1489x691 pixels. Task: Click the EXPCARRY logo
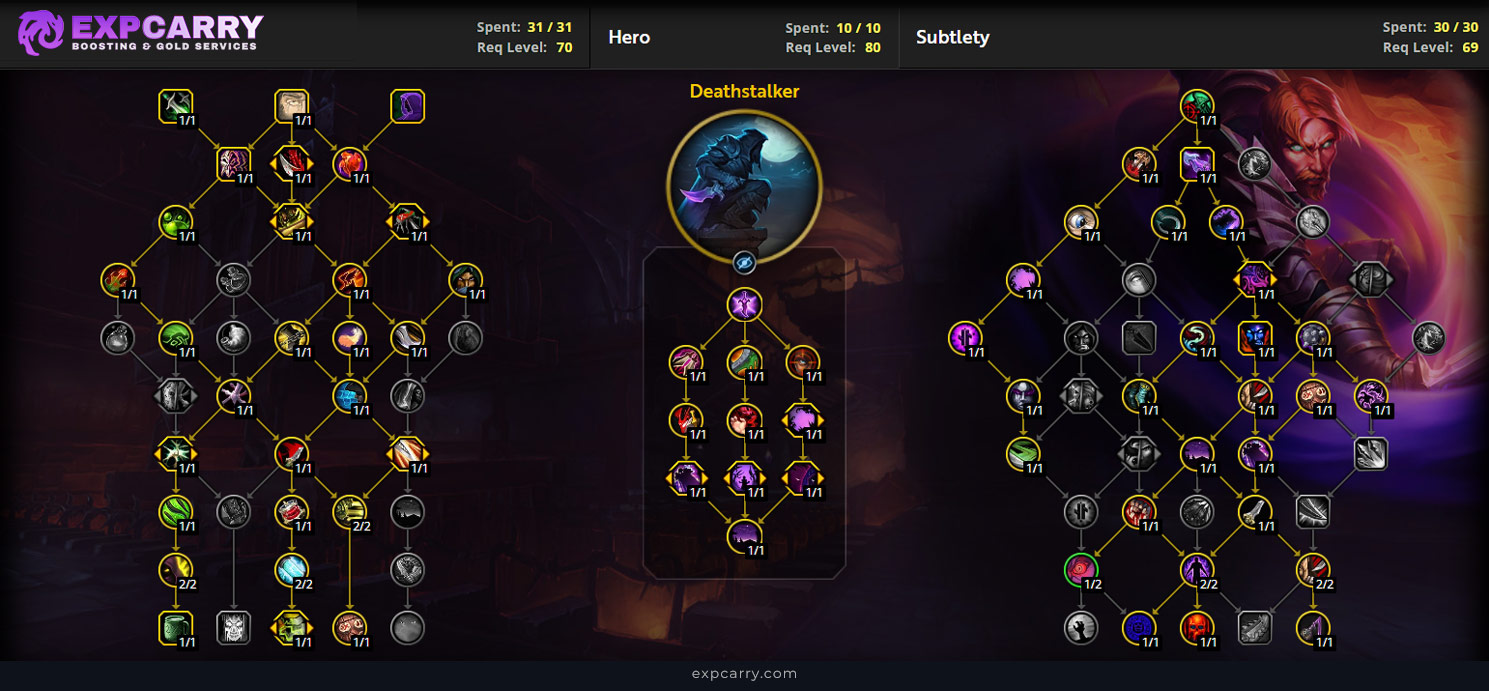pos(140,33)
